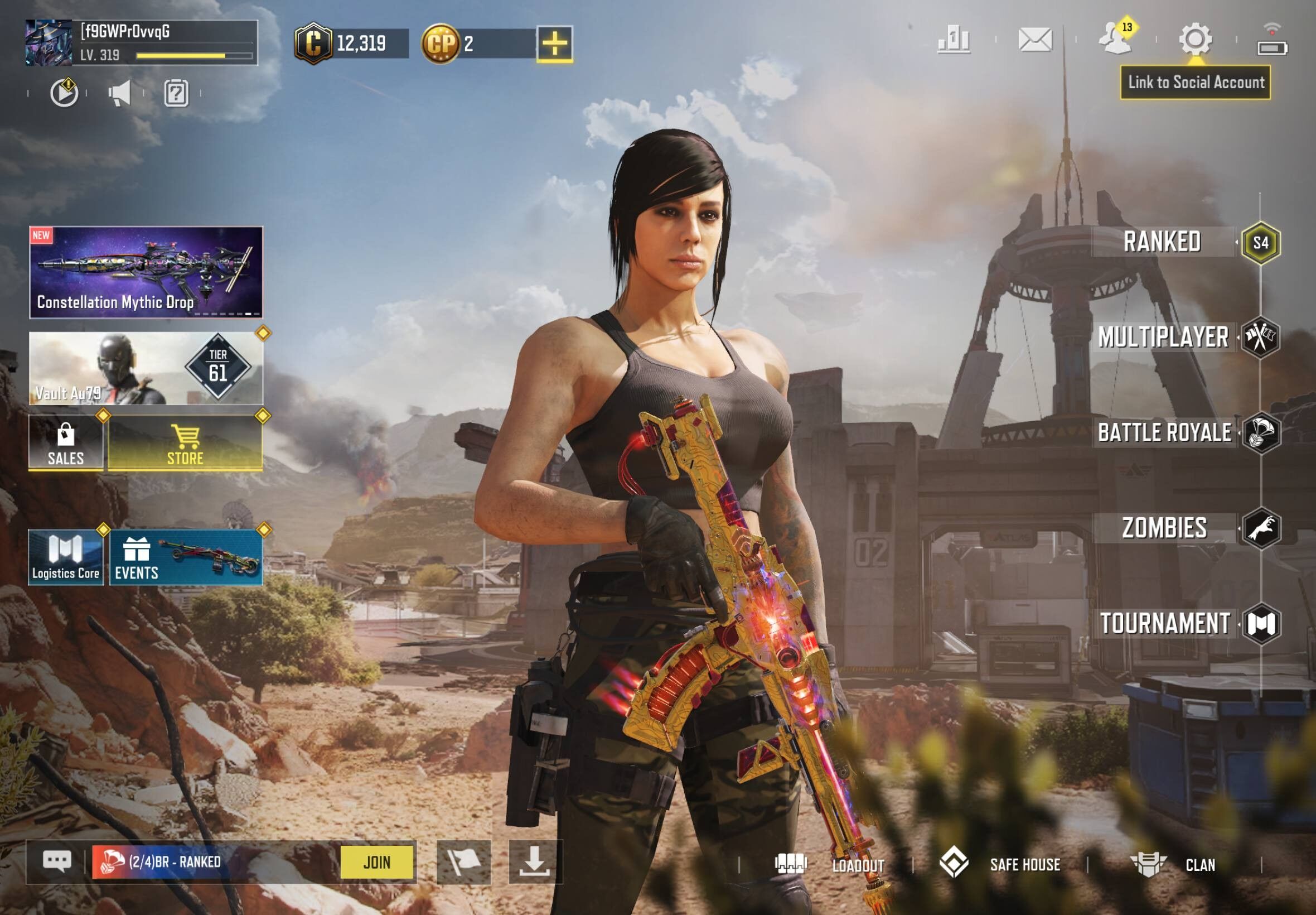Choose Battle Royale mode
The width and height of the screenshot is (1316, 915).
point(1165,433)
